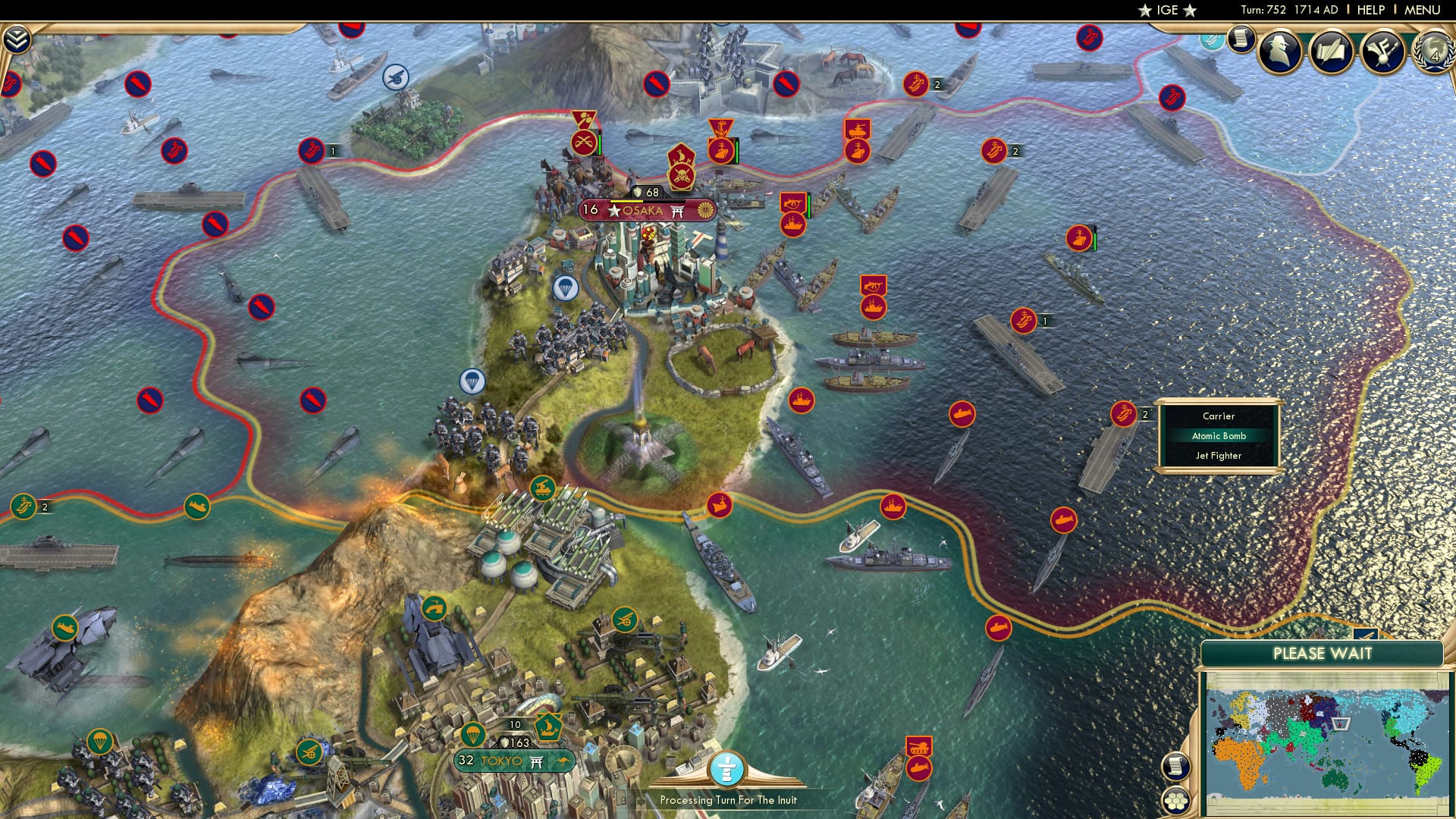Open the notification log scroll icon top-right
Image resolution: width=1456 pixels, height=819 pixels.
[1241, 38]
